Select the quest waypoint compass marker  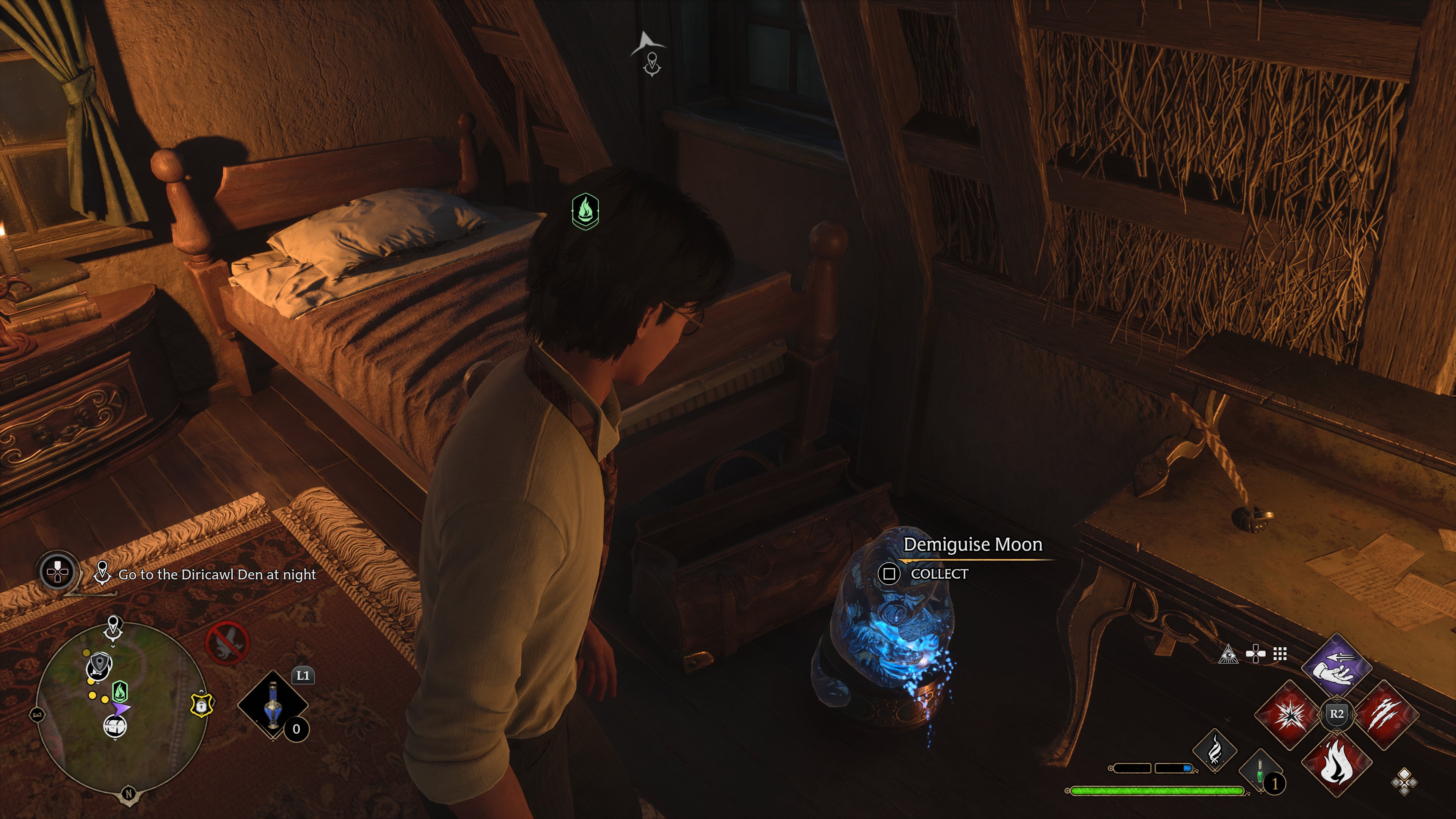click(652, 64)
